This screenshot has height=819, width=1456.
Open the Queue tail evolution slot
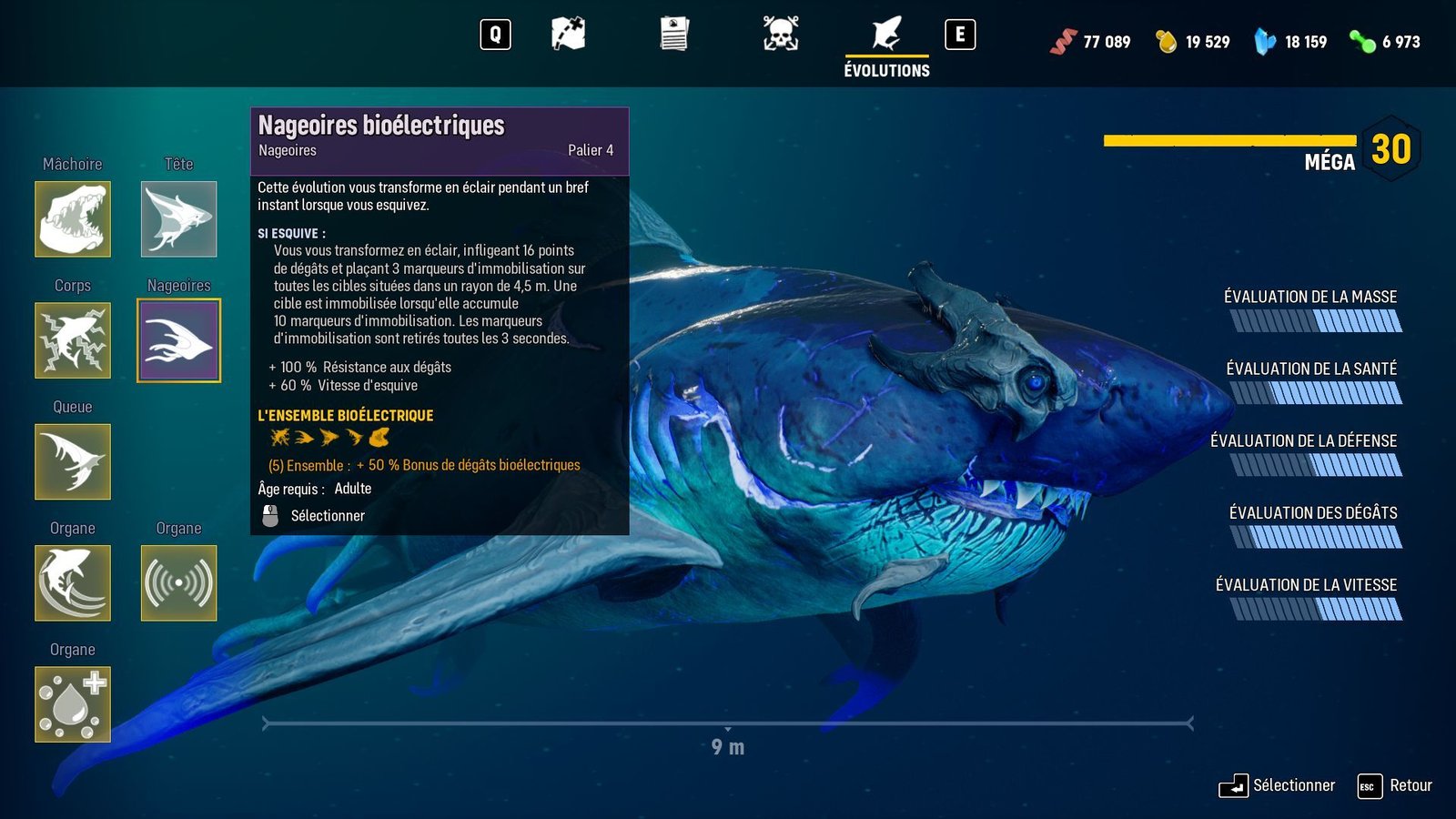pos(73,461)
